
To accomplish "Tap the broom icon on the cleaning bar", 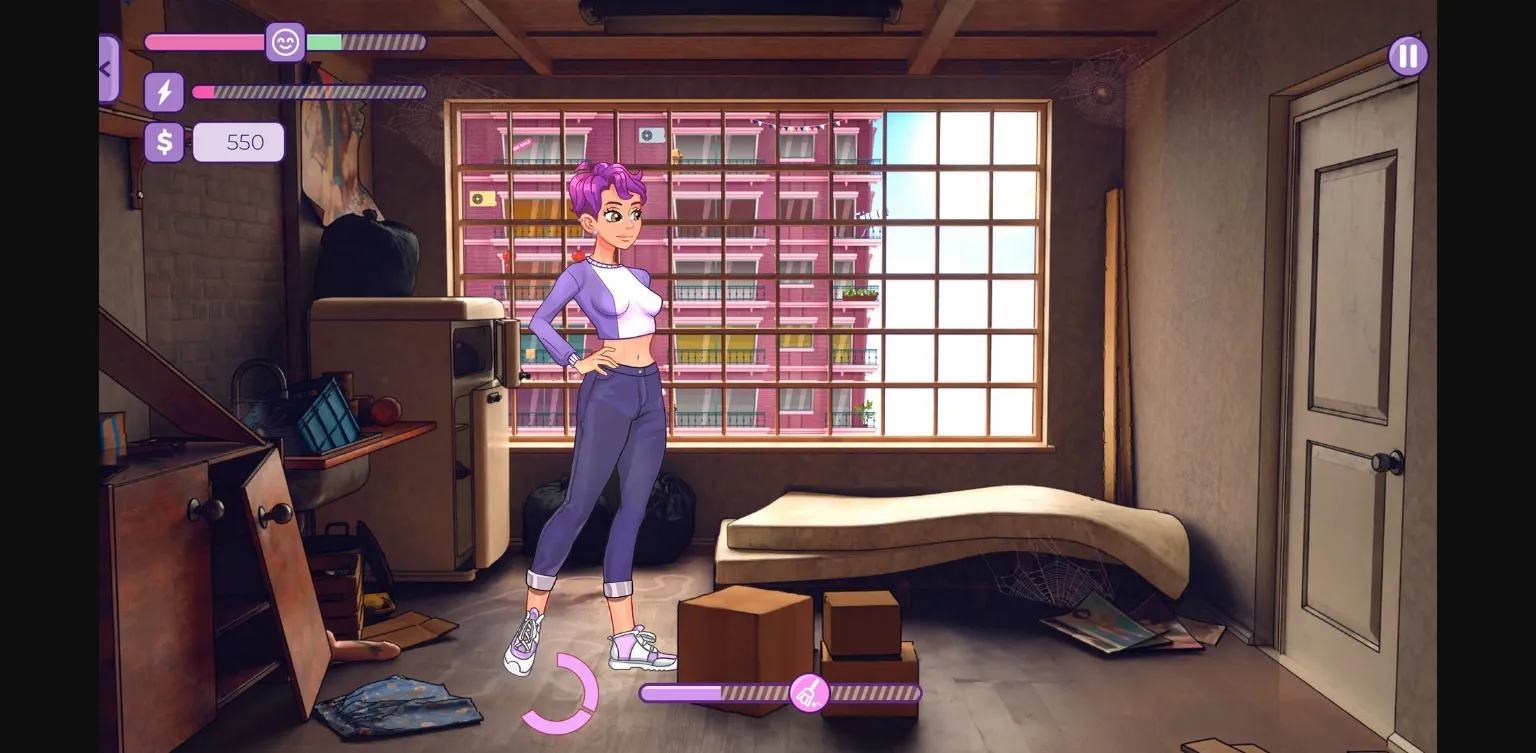I will click(x=808, y=692).
